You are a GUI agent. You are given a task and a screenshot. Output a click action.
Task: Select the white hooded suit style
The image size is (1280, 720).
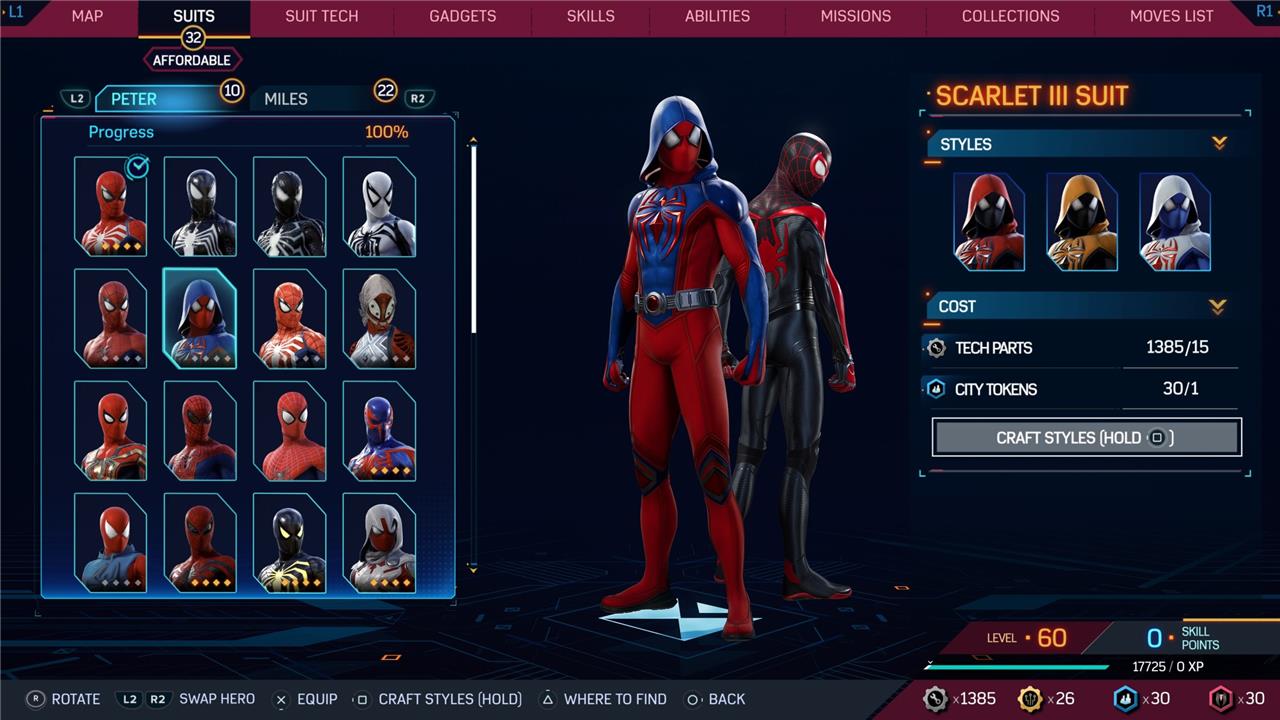coord(1175,221)
